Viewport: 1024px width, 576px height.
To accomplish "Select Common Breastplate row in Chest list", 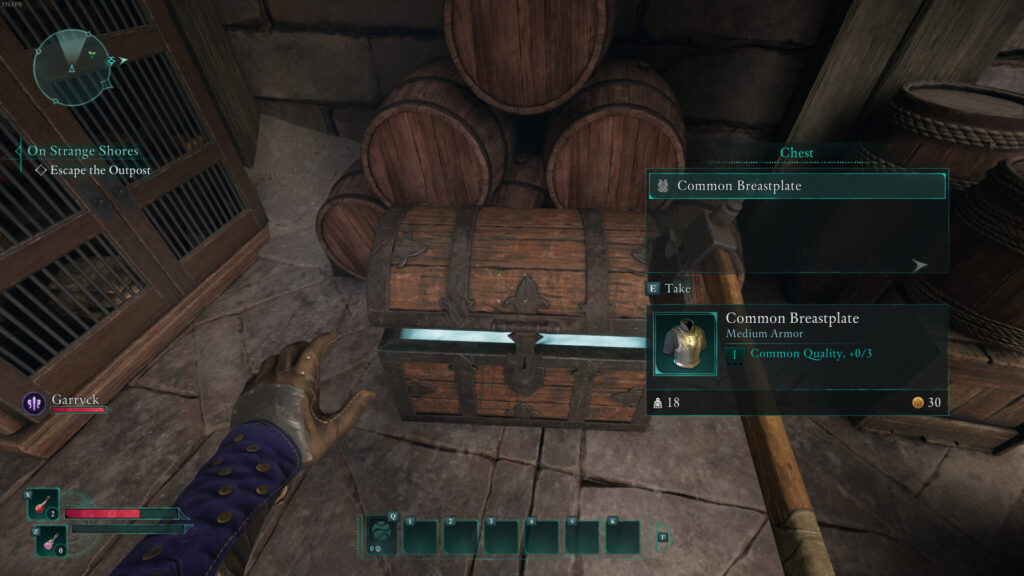I will point(796,185).
